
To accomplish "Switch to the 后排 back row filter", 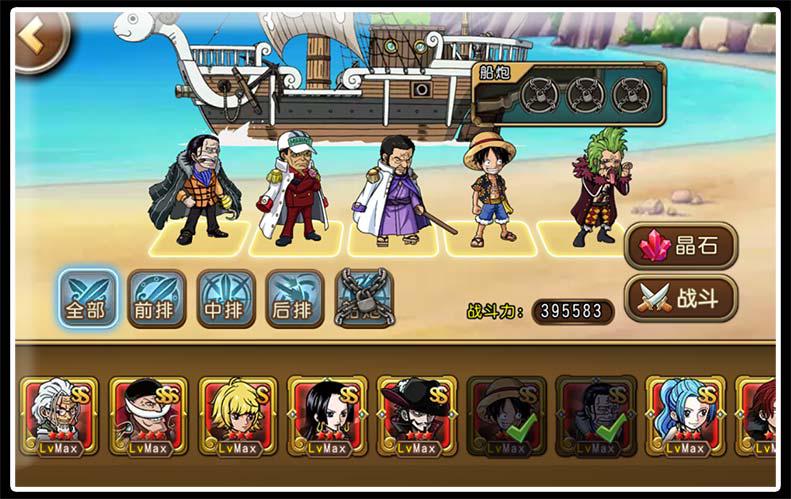I will (294, 297).
